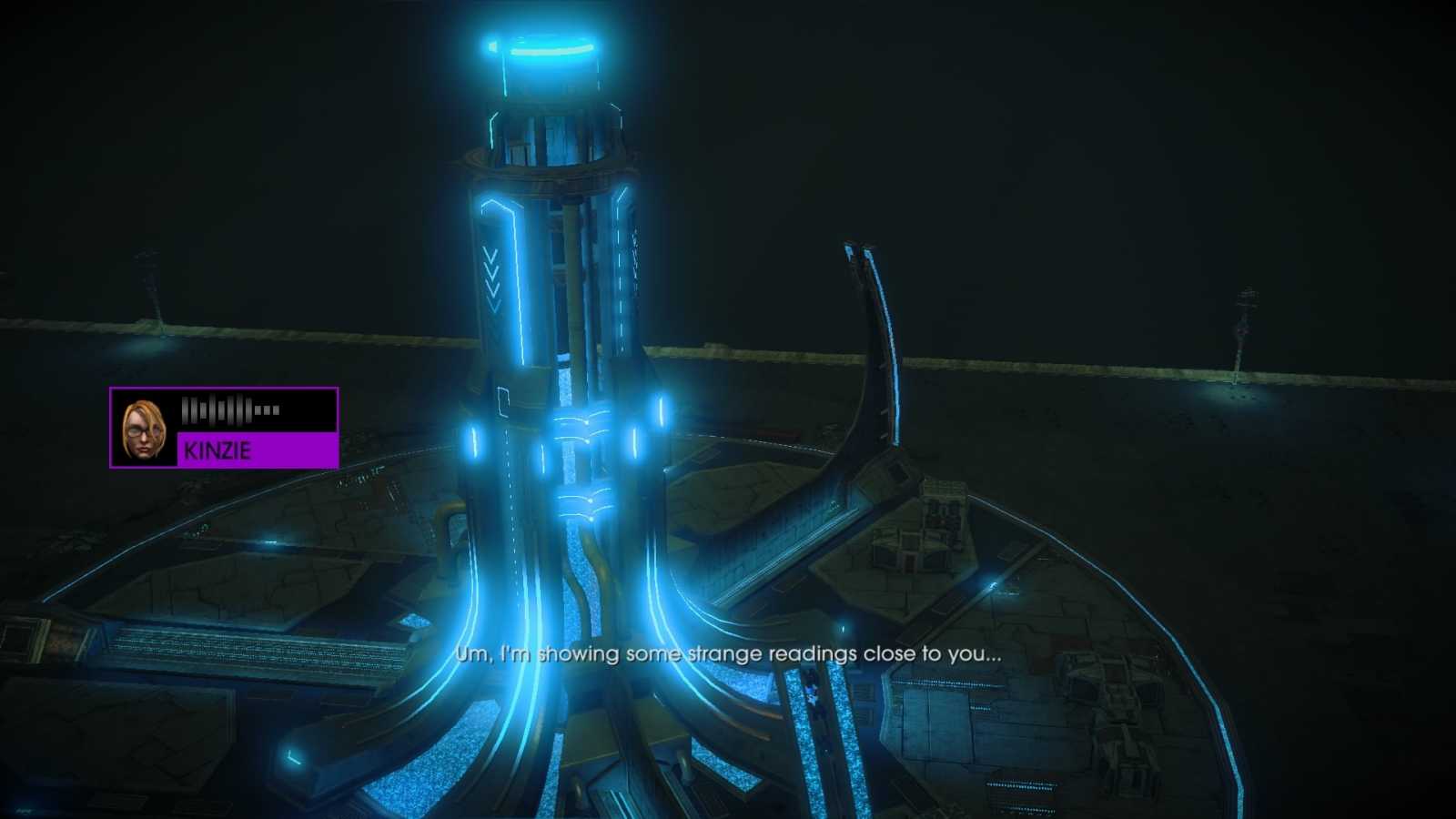This screenshot has height=819, width=1456.
Task: Click Kinzie's caller portrait
Action: pyautogui.click(x=144, y=429)
